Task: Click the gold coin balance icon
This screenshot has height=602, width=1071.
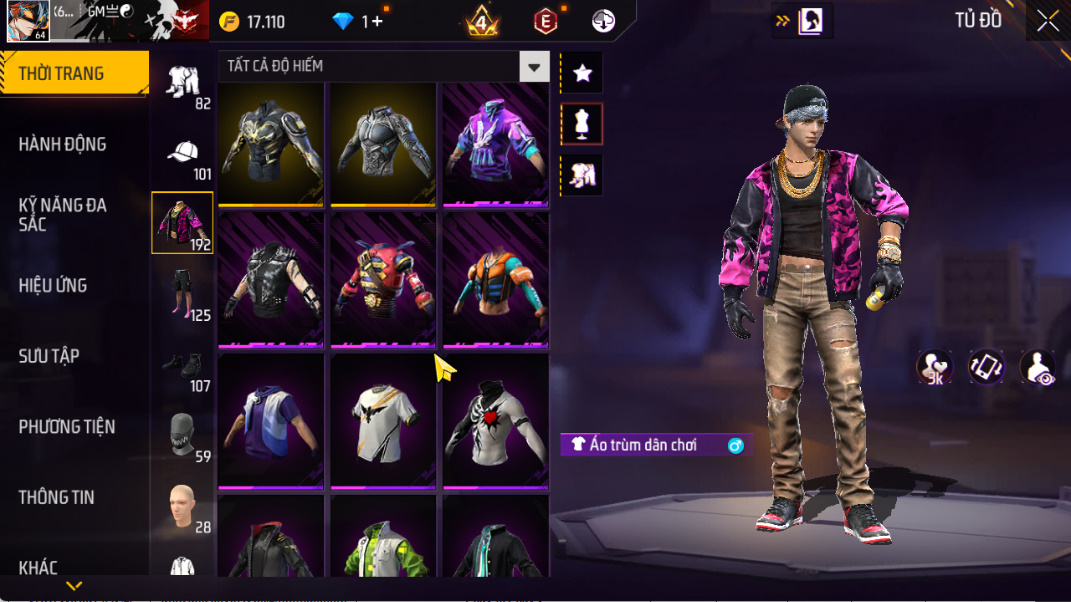Action: pos(229,22)
